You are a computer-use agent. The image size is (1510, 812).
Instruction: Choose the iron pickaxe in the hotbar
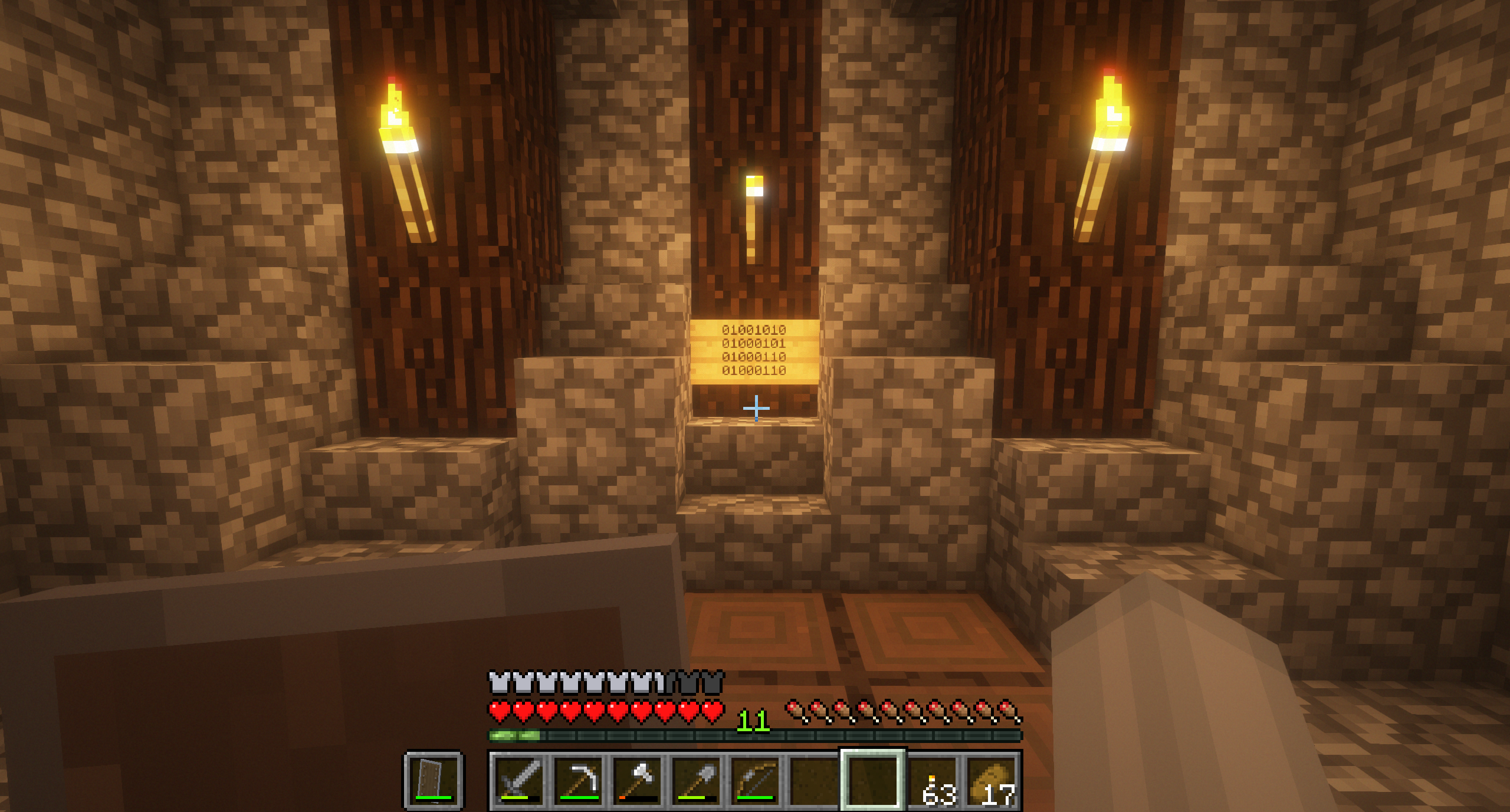coord(579,780)
